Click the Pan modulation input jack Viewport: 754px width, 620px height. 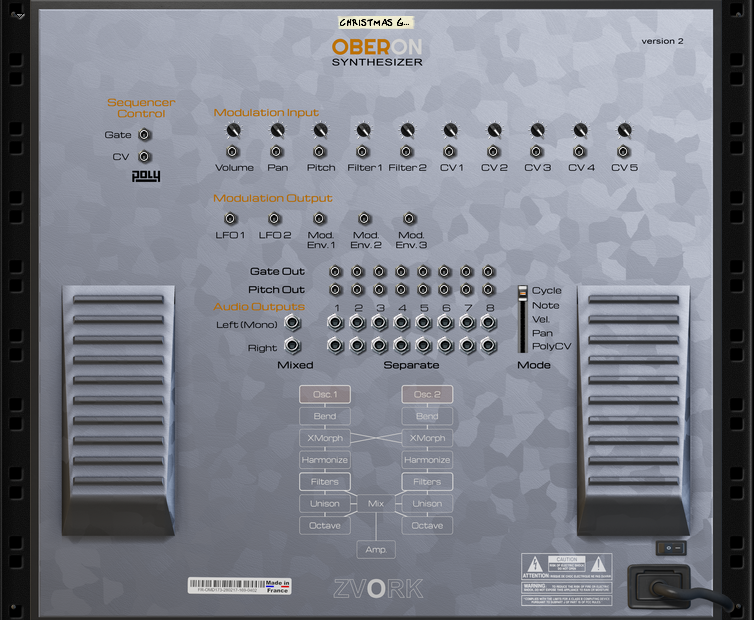[x=277, y=151]
